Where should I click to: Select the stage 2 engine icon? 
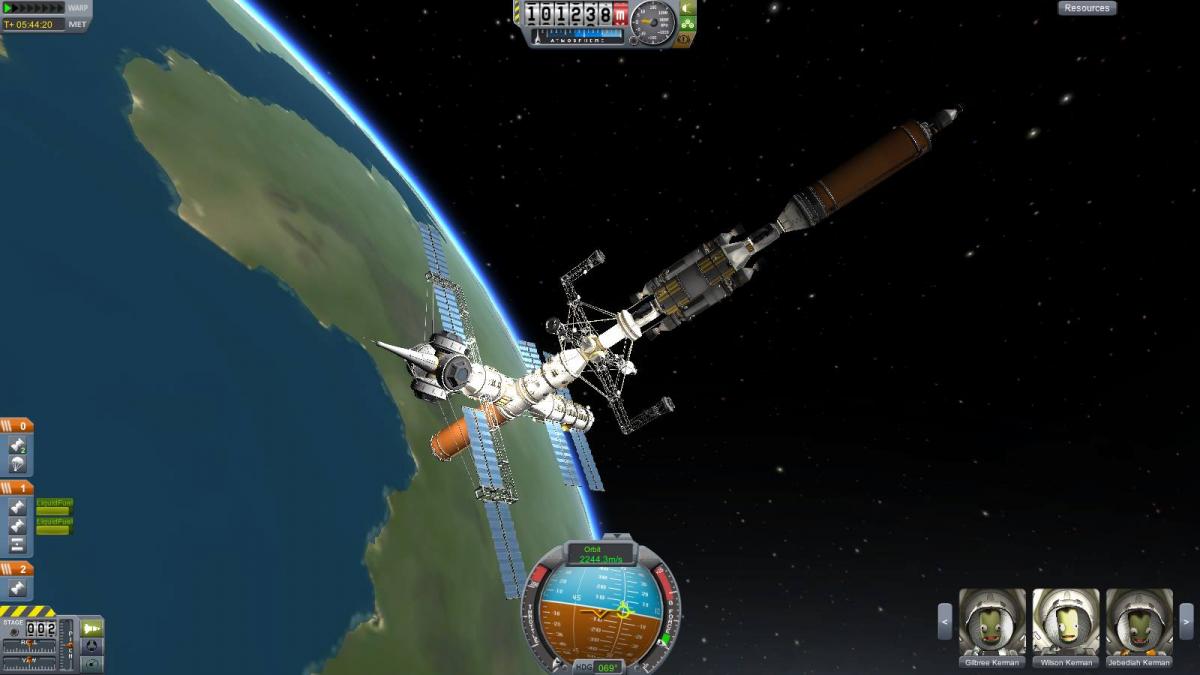[x=17, y=589]
